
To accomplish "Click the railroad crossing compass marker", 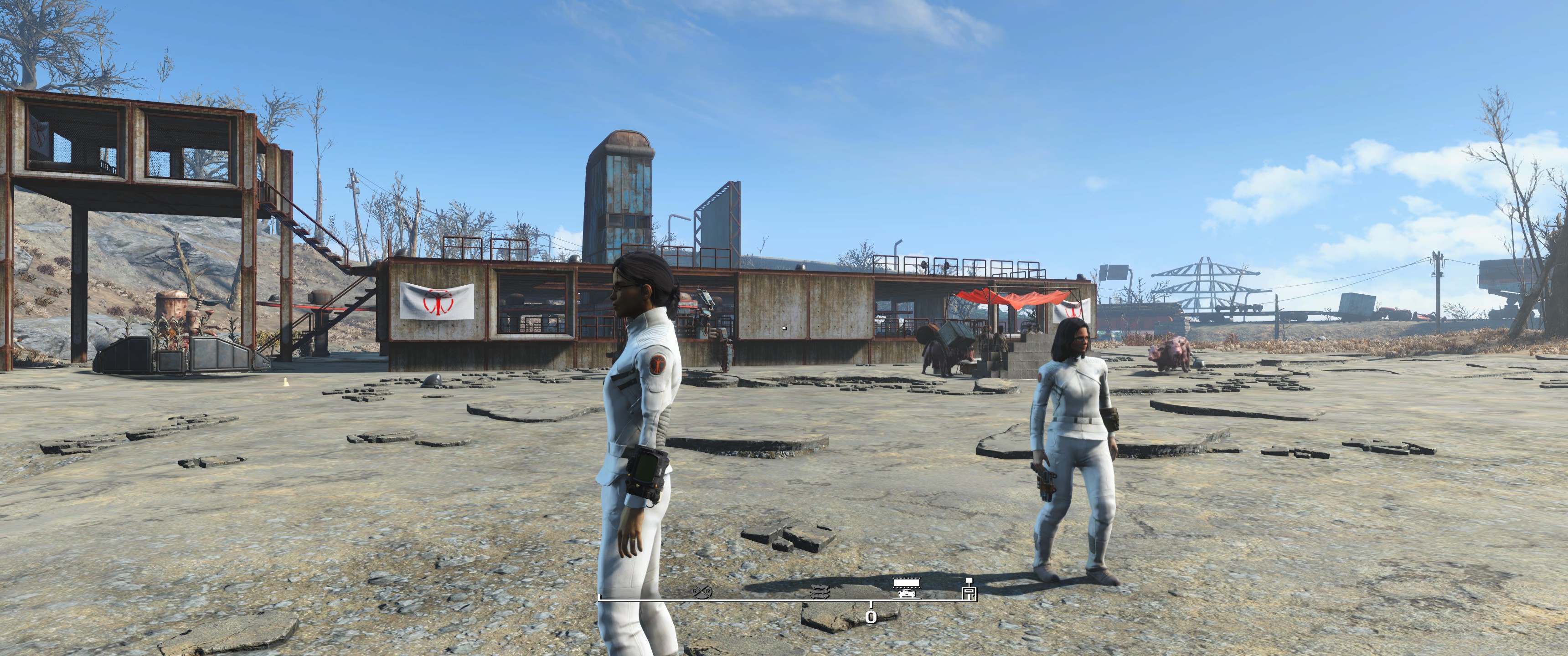I will [x=702, y=591].
